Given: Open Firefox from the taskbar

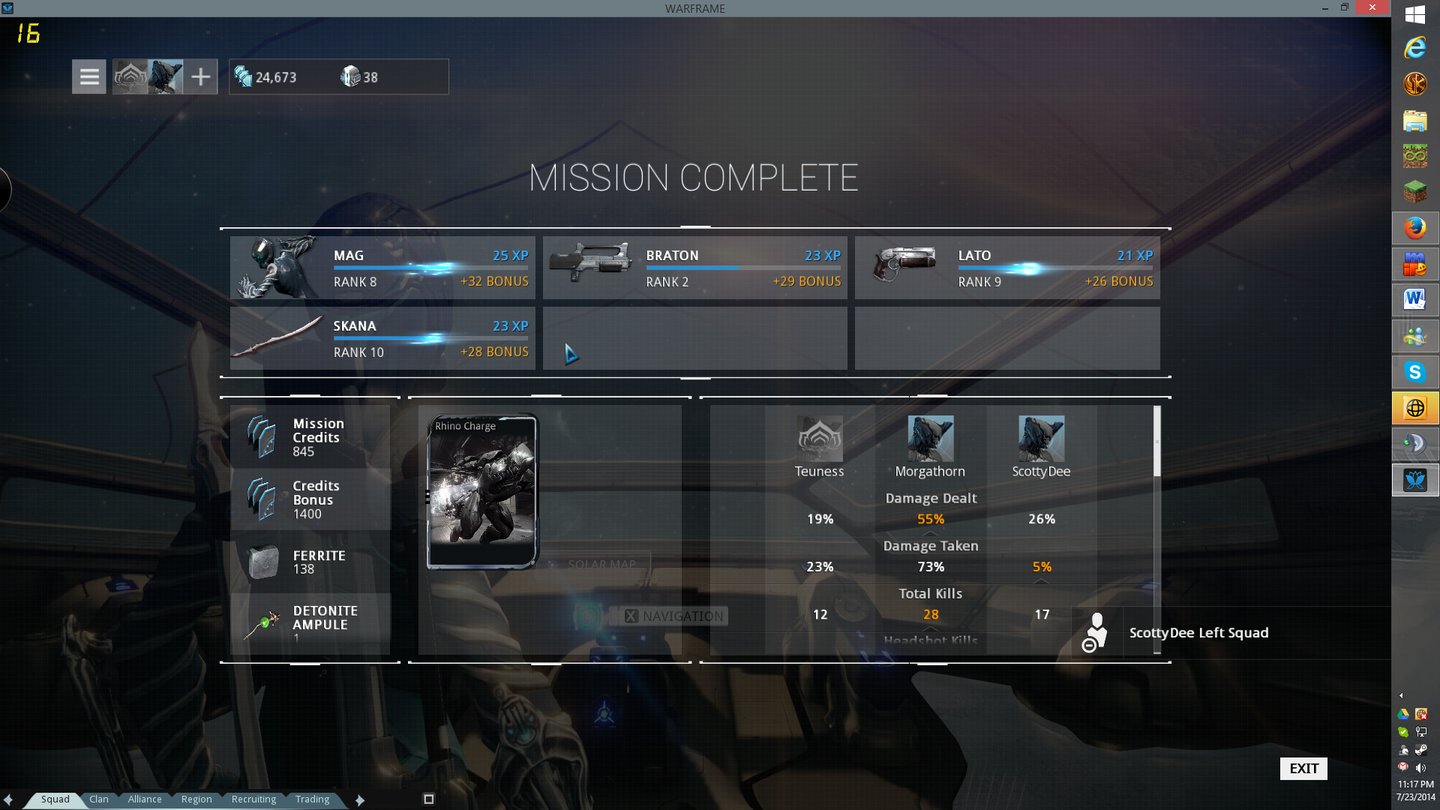Looking at the screenshot, I should 1415,229.
